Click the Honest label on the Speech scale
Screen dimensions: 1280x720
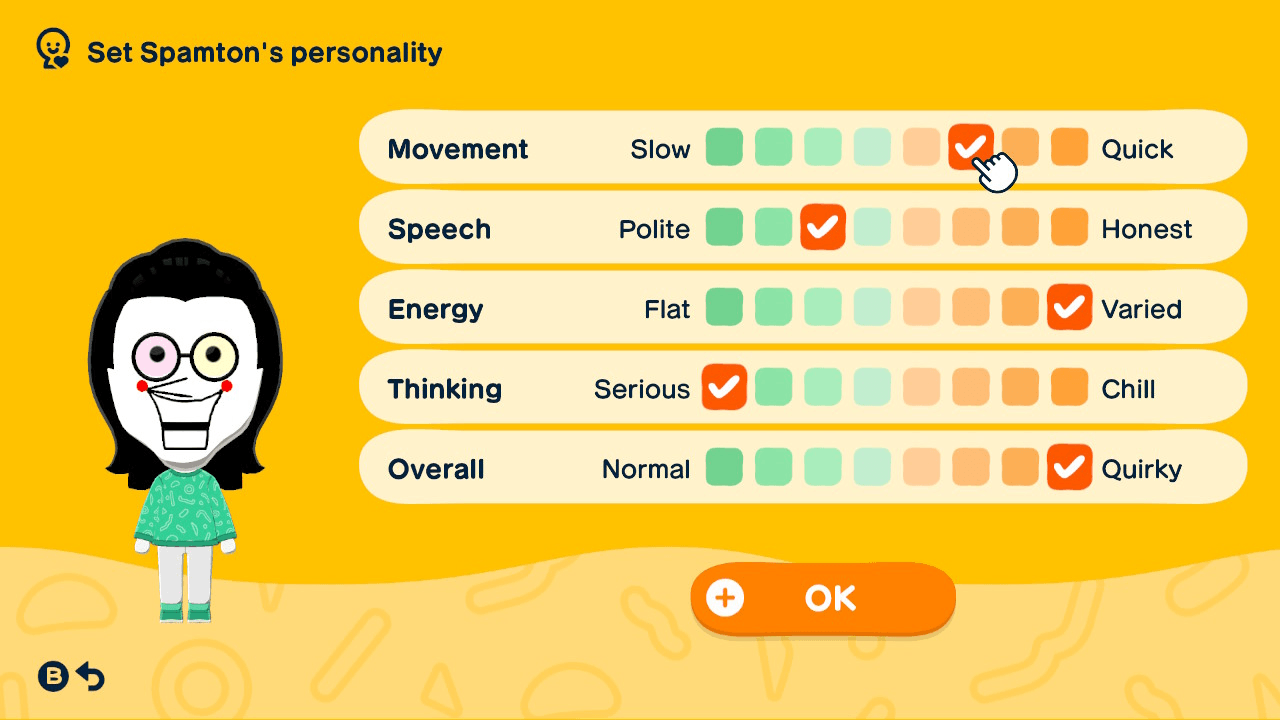tap(1147, 228)
